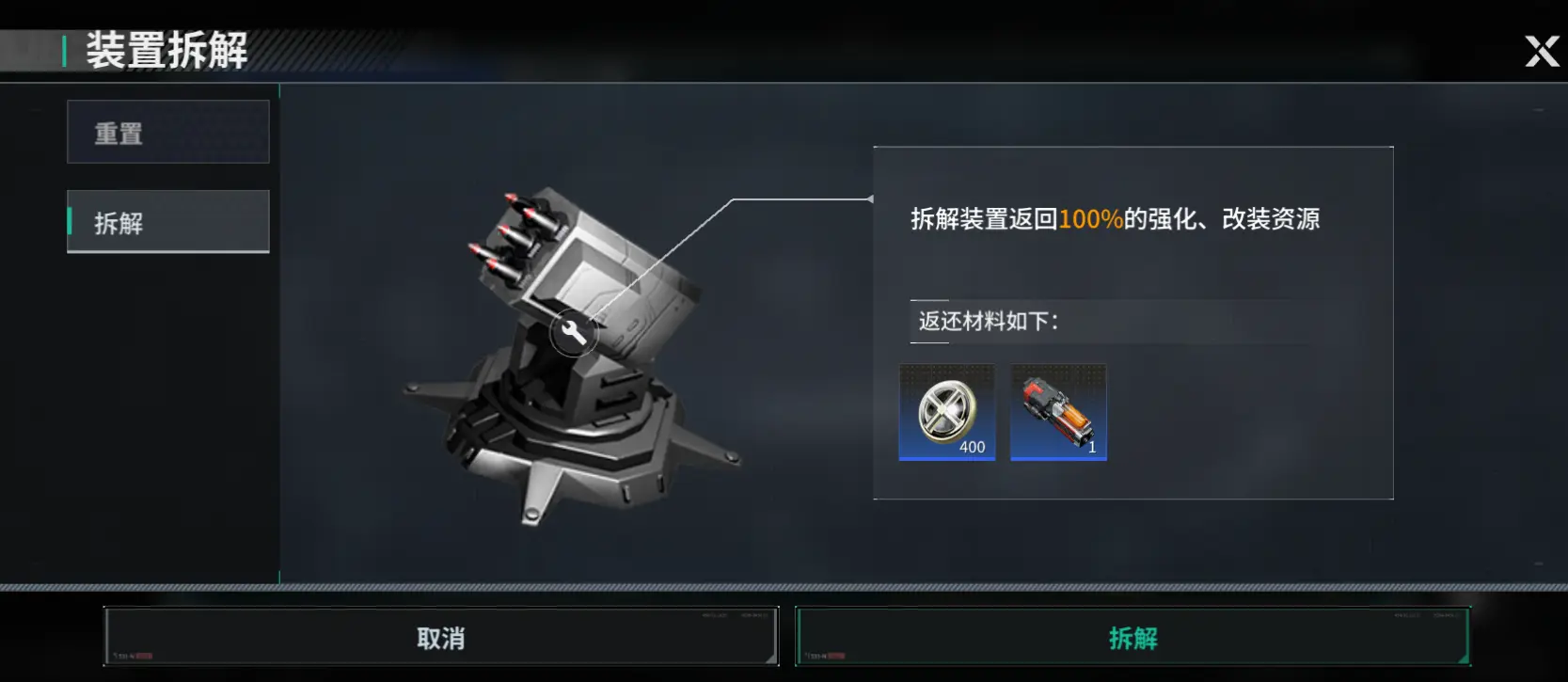Click the 1 quantity badge on the missile material
This screenshot has height=682, width=1568.
pos(1090,447)
